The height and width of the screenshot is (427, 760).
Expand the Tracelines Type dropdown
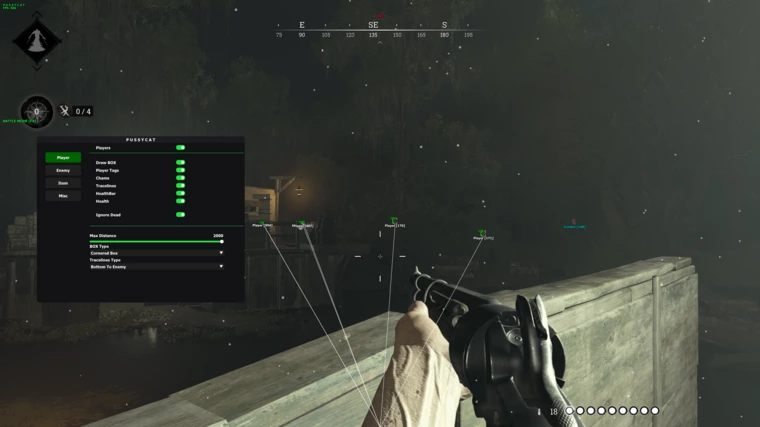(156, 267)
